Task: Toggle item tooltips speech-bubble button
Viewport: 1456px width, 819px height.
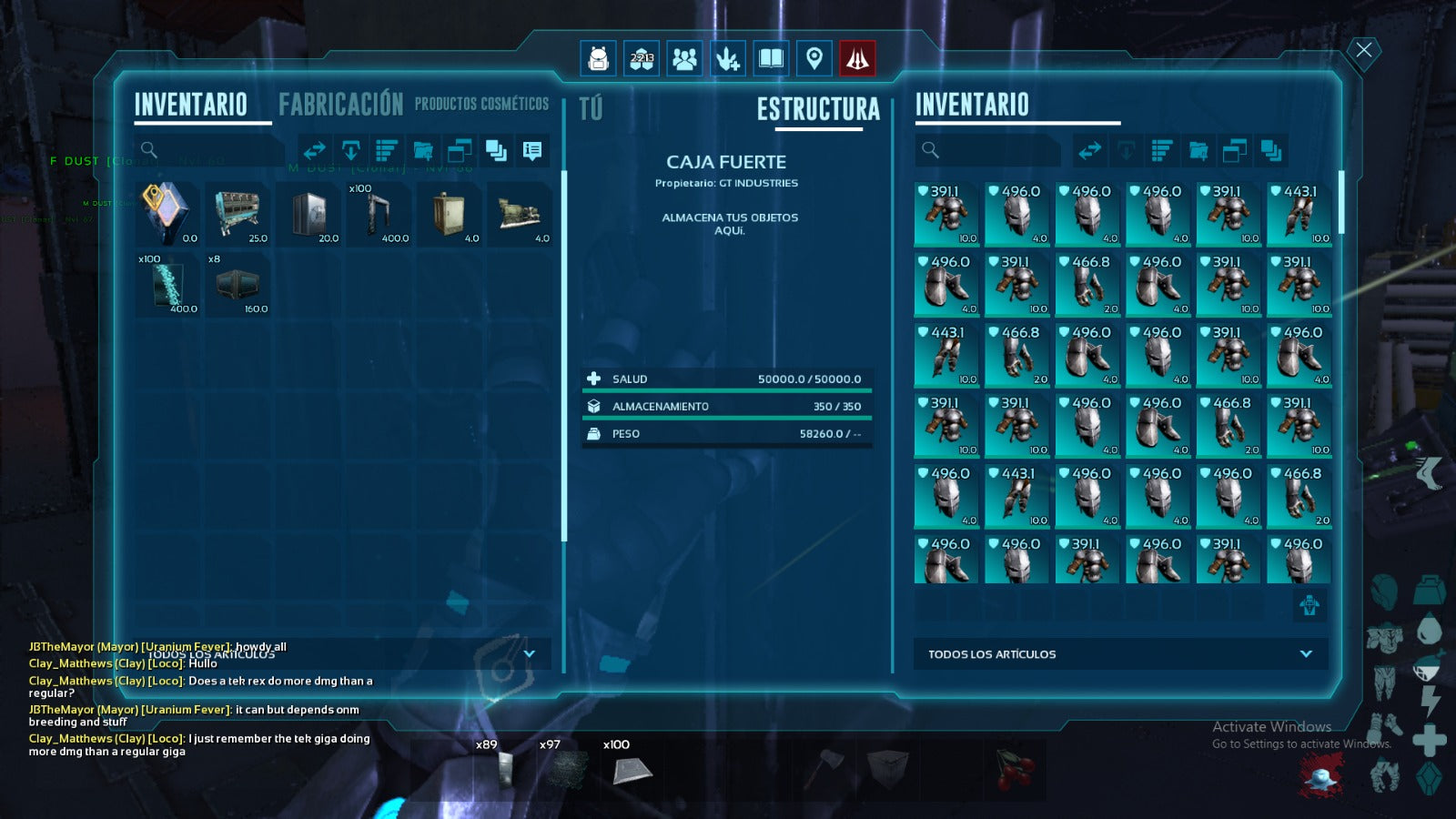Action: [532, 150]
